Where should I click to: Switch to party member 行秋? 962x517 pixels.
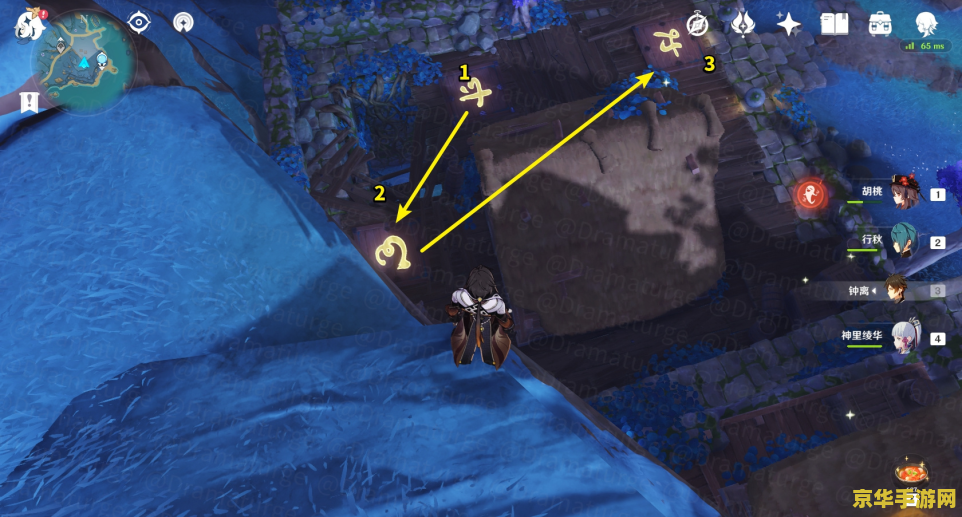click(905, 242)
